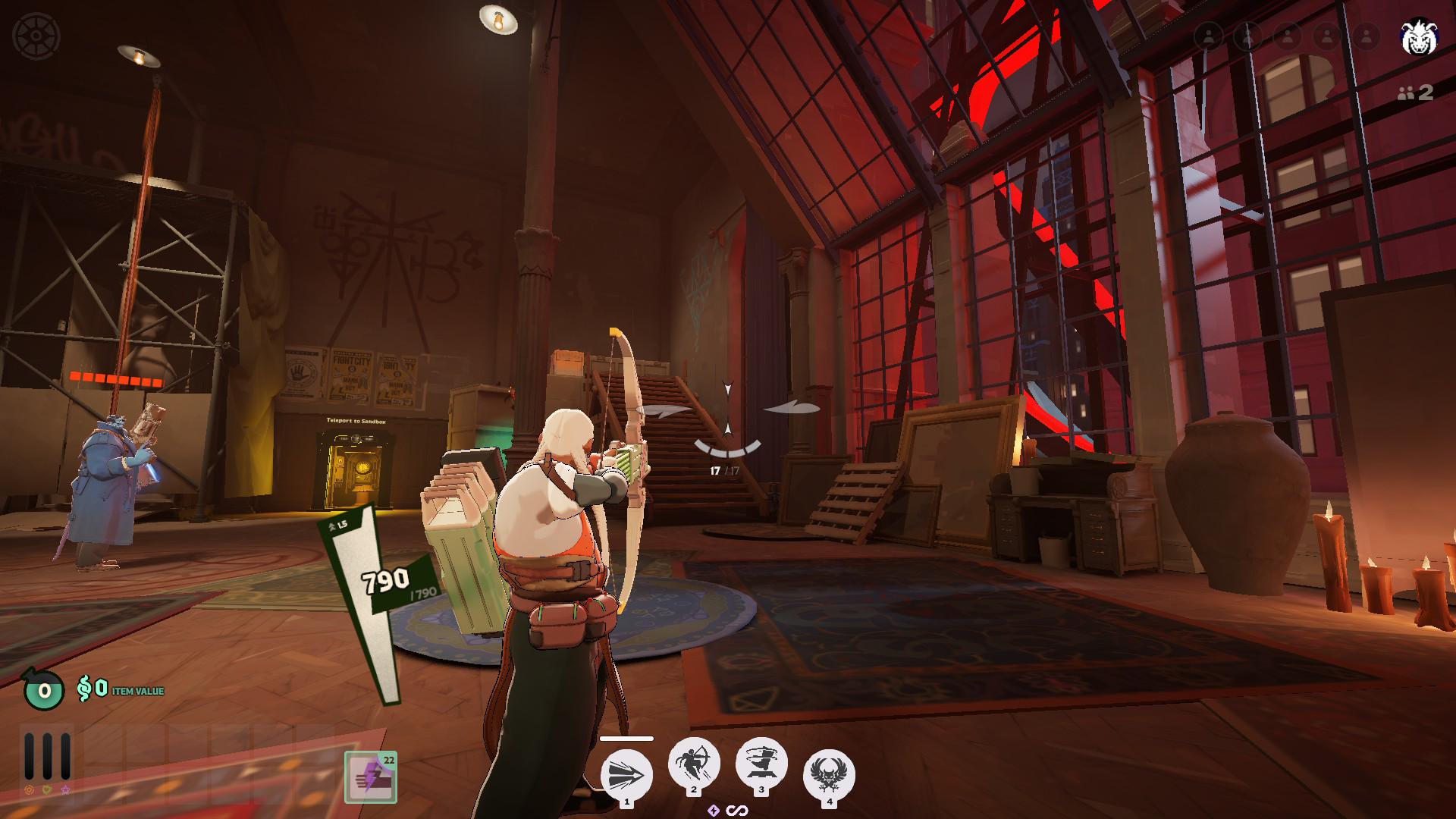Trigger the whirlwind spin ability
This screenshot has height=819, width=1456.
click(761, 764)
